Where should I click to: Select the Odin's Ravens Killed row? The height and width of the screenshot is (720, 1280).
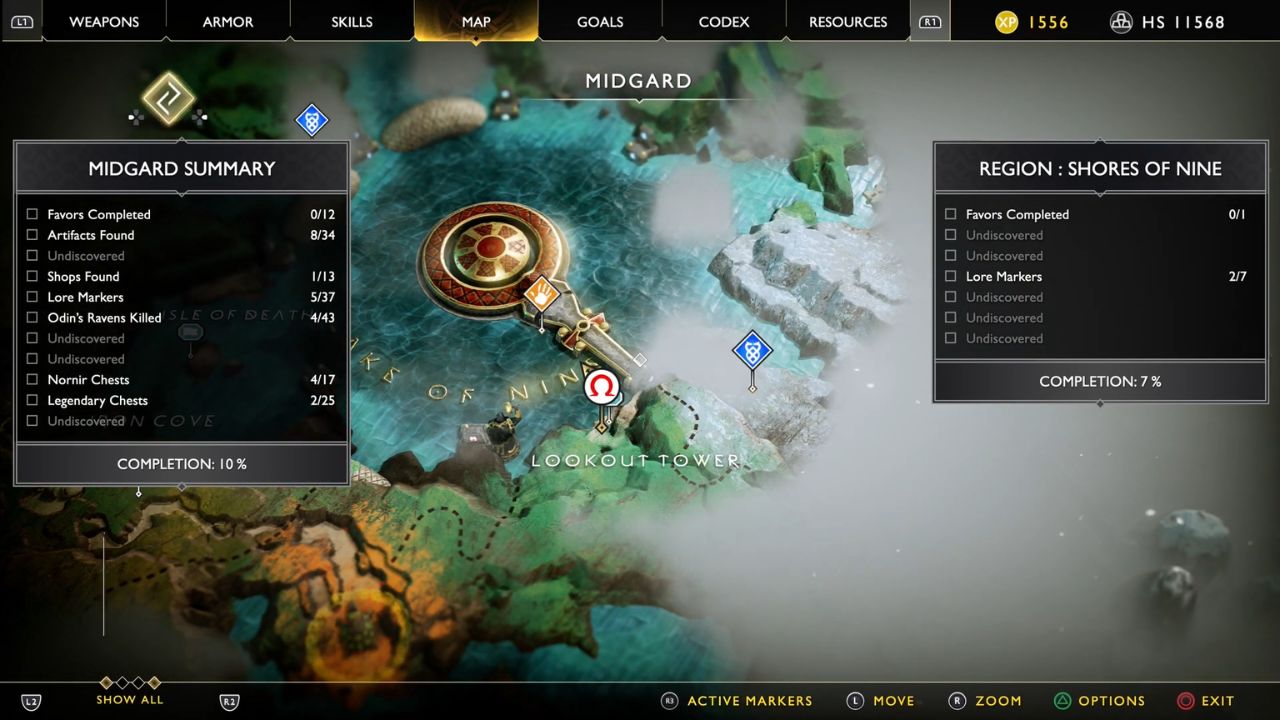pyautogui.click(x=104, y=318)
